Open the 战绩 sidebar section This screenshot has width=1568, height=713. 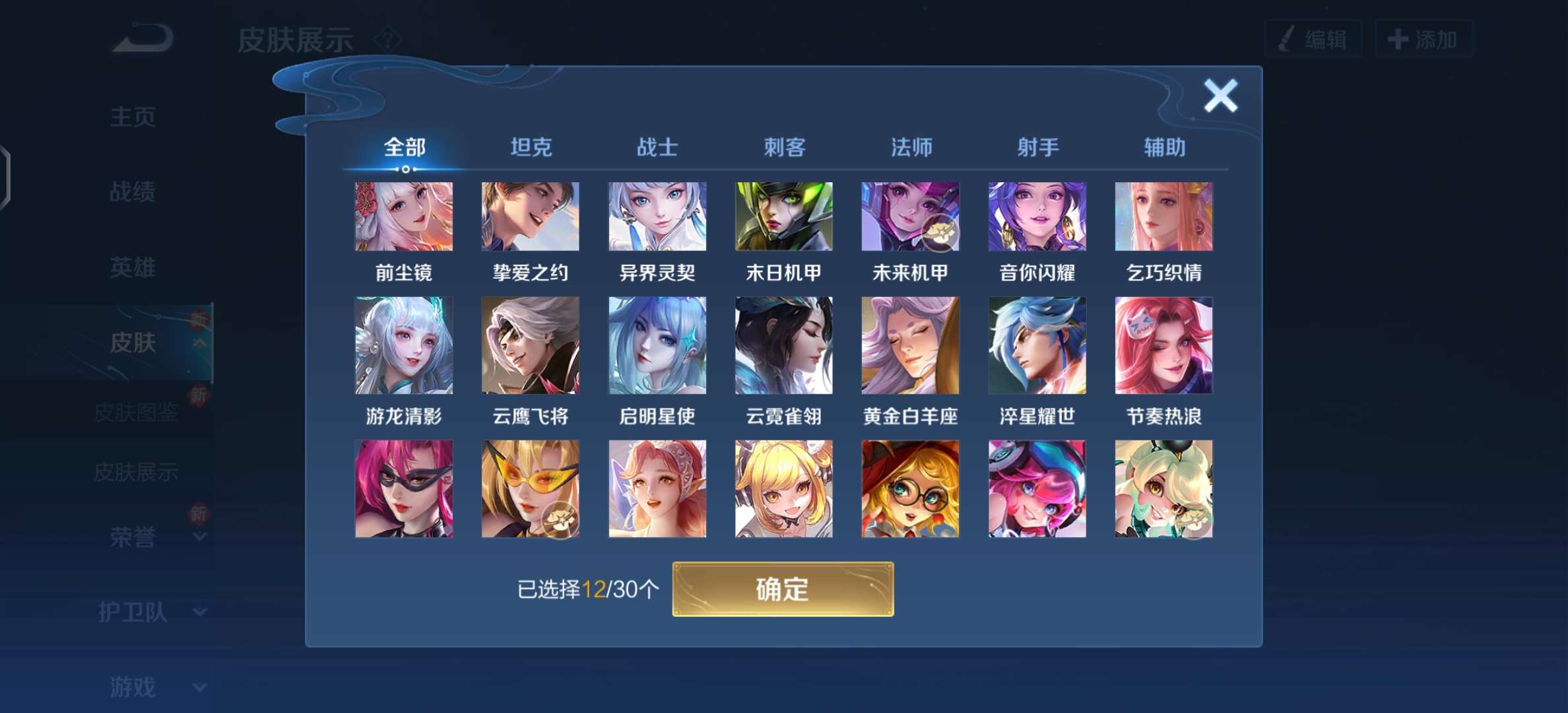click(134, 193)
